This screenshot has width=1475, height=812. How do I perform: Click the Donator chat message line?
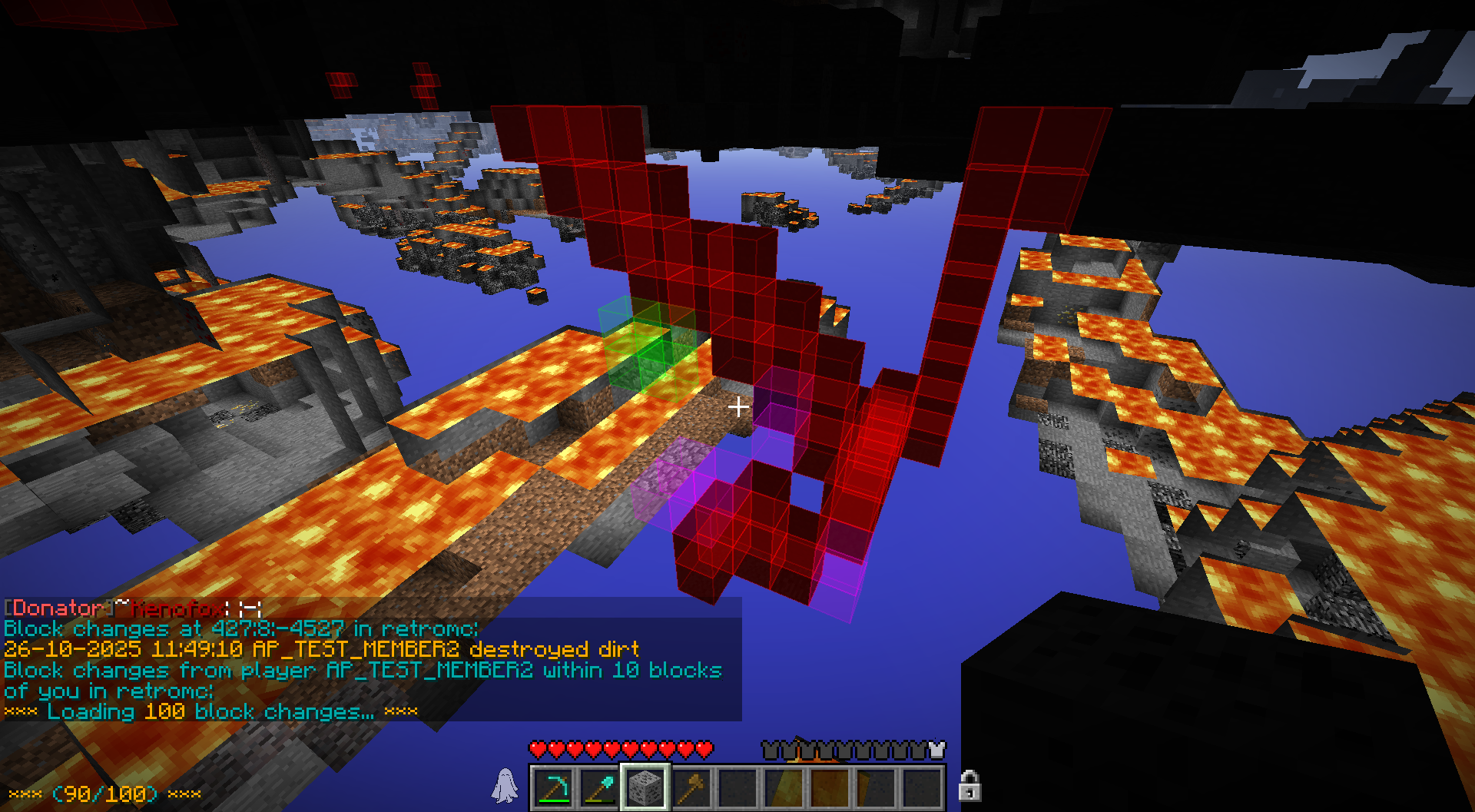pos(133,608)
